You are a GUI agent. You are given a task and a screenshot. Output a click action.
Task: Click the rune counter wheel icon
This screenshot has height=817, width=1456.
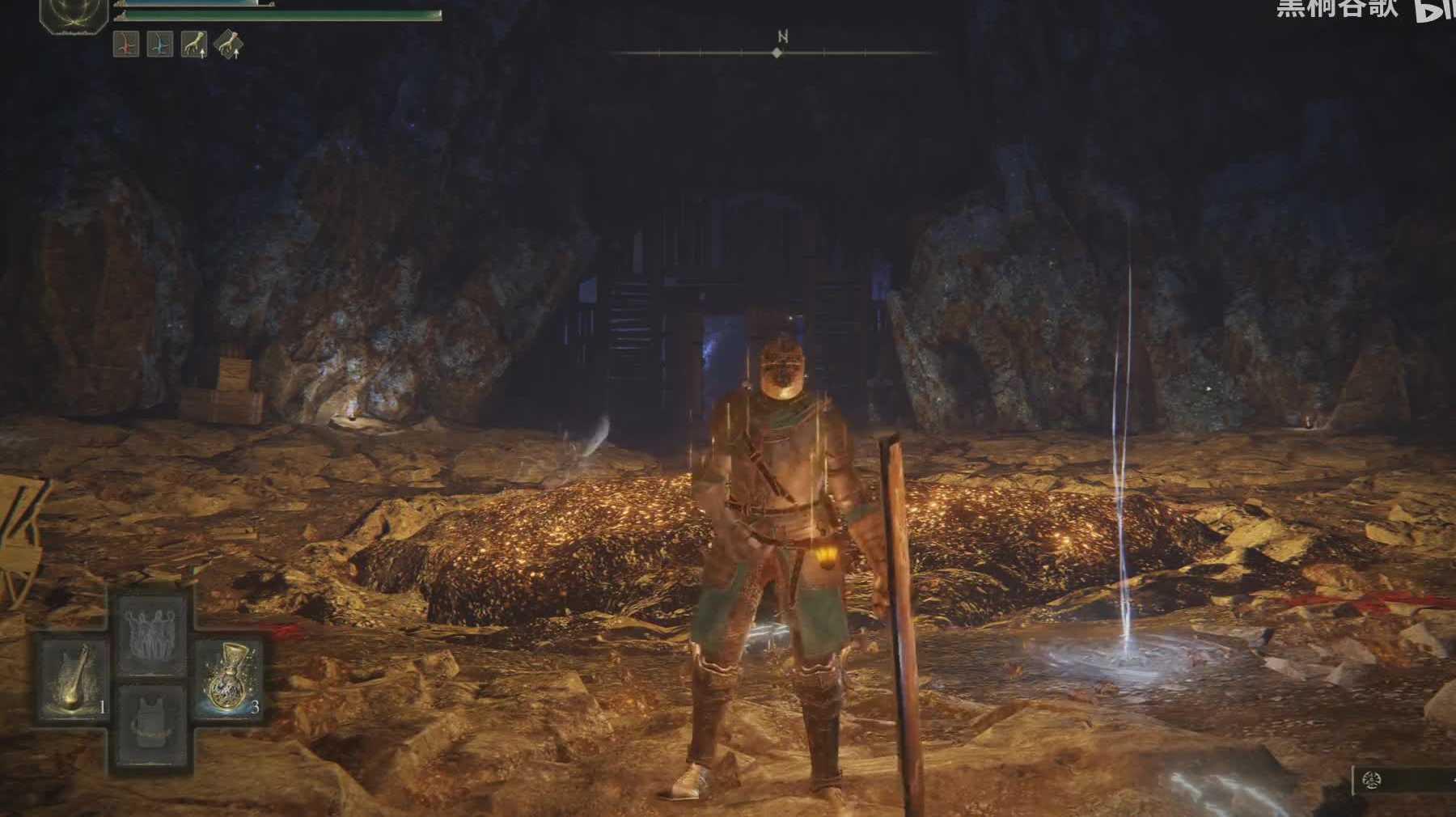coord(1370,781)
